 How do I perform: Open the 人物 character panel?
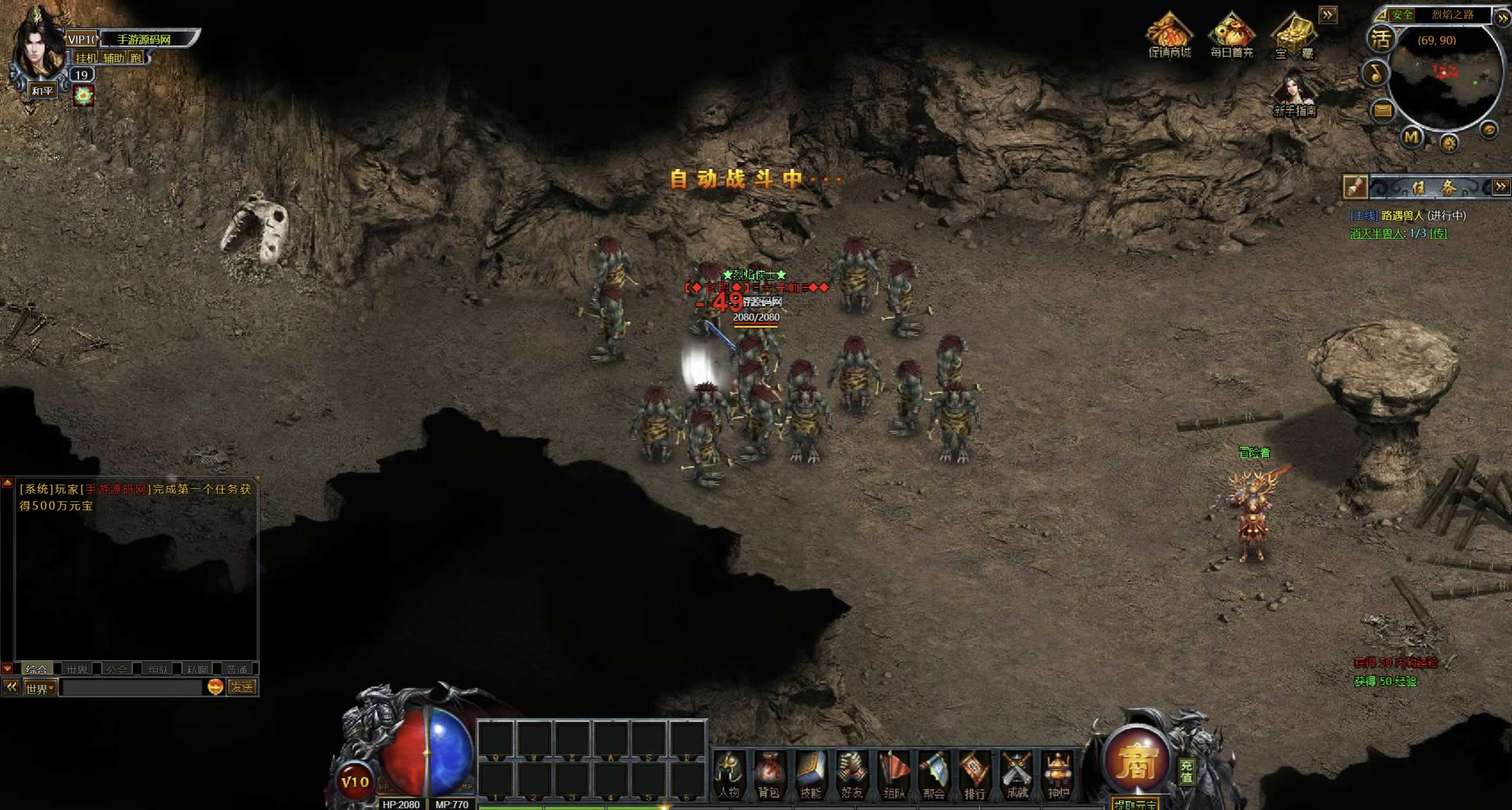(729, 774)
